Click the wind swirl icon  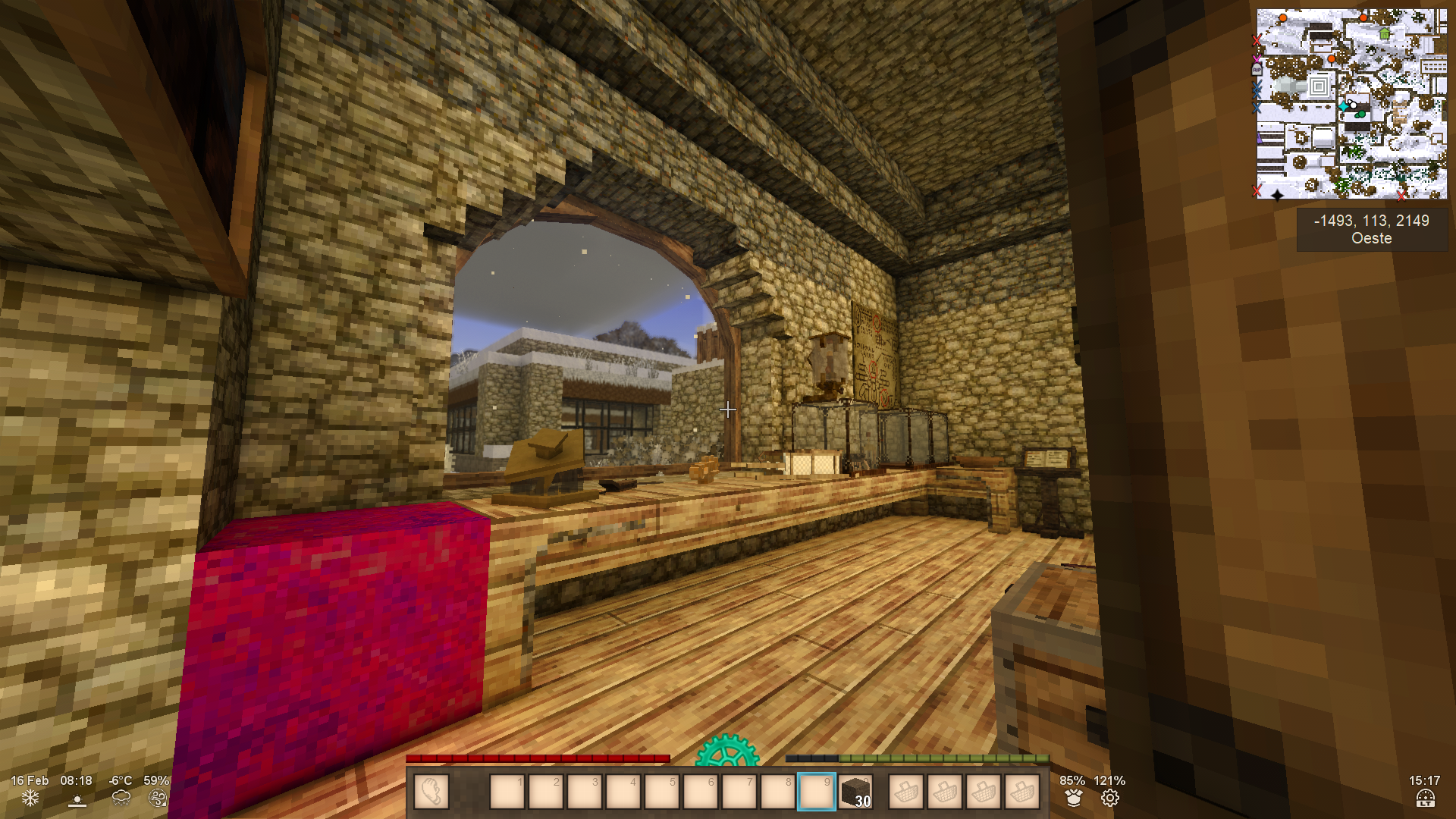coord(157,798)
